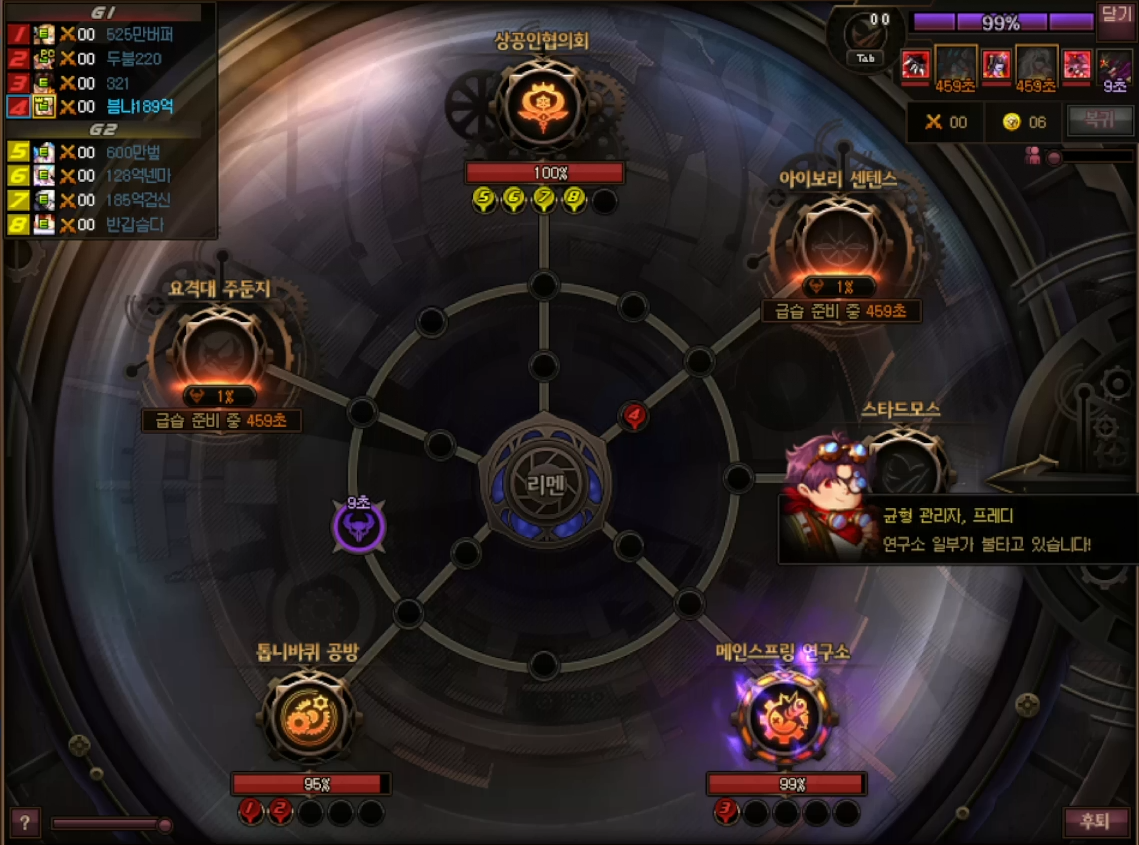Select party member 반갑습다

[134, 224]
